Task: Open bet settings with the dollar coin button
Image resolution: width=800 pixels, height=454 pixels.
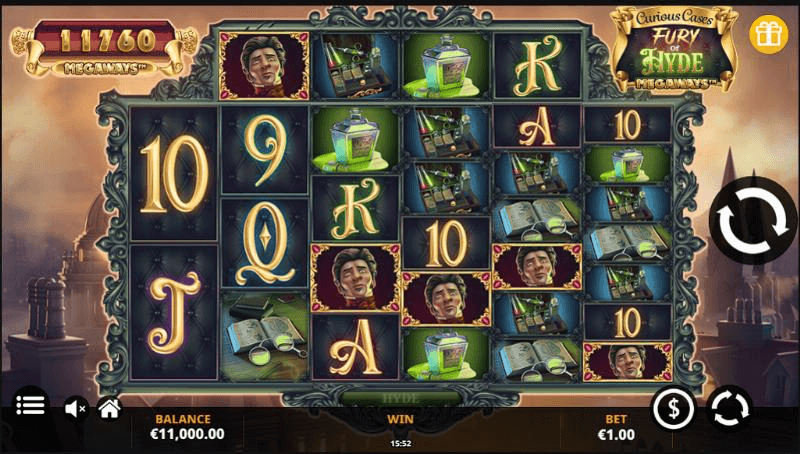Action: point(674,408)
